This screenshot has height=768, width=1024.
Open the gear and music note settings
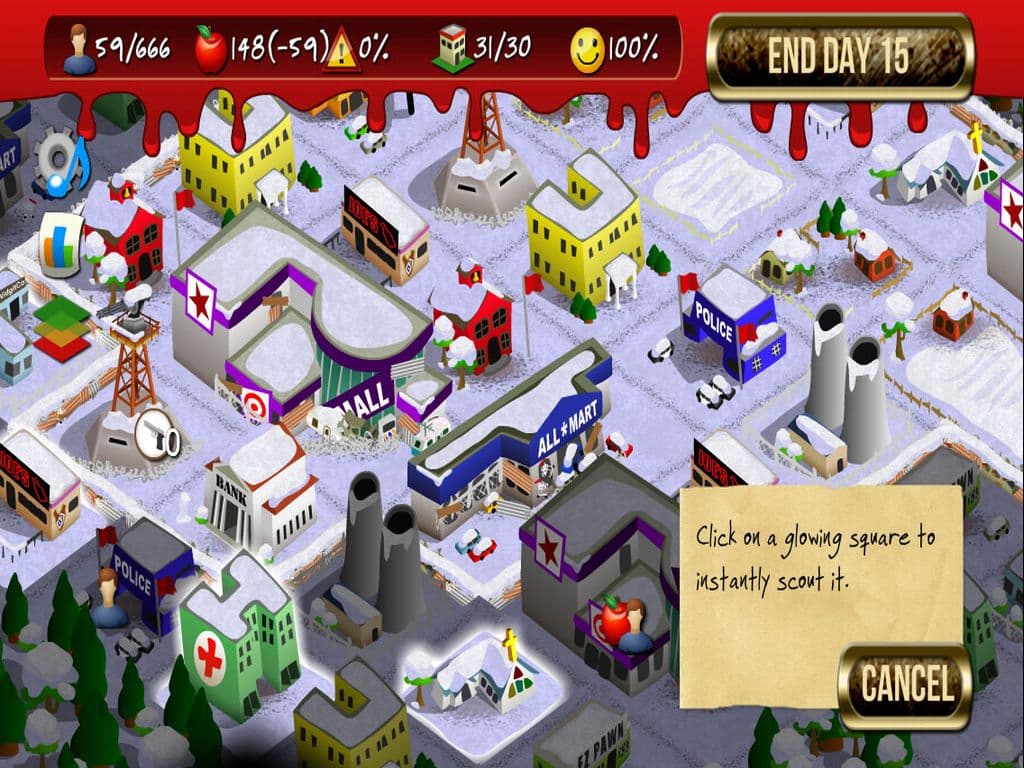coord(60,165)
